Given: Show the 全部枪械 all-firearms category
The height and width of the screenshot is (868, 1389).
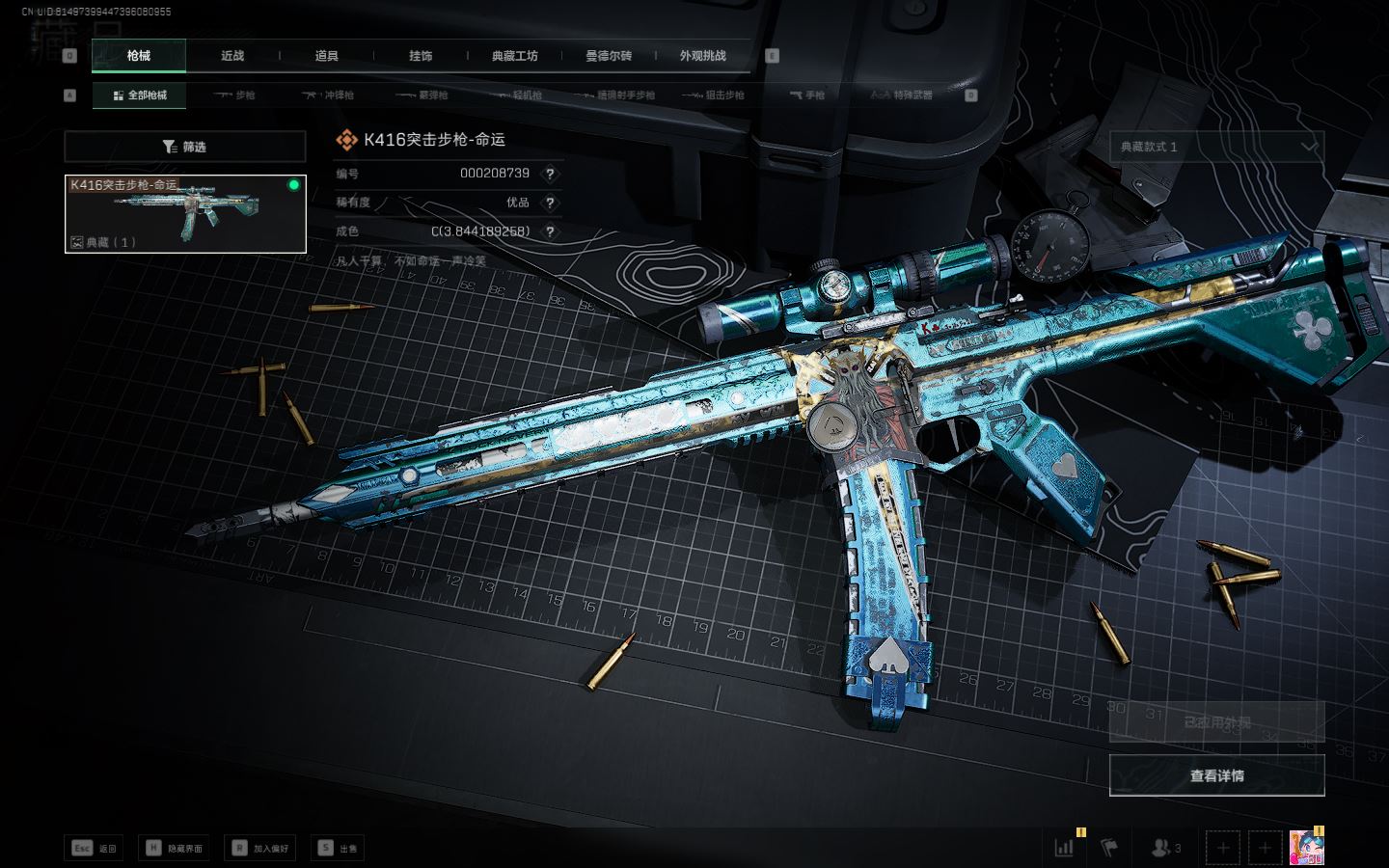Looking at the screenshot, I should click(140, 95).
